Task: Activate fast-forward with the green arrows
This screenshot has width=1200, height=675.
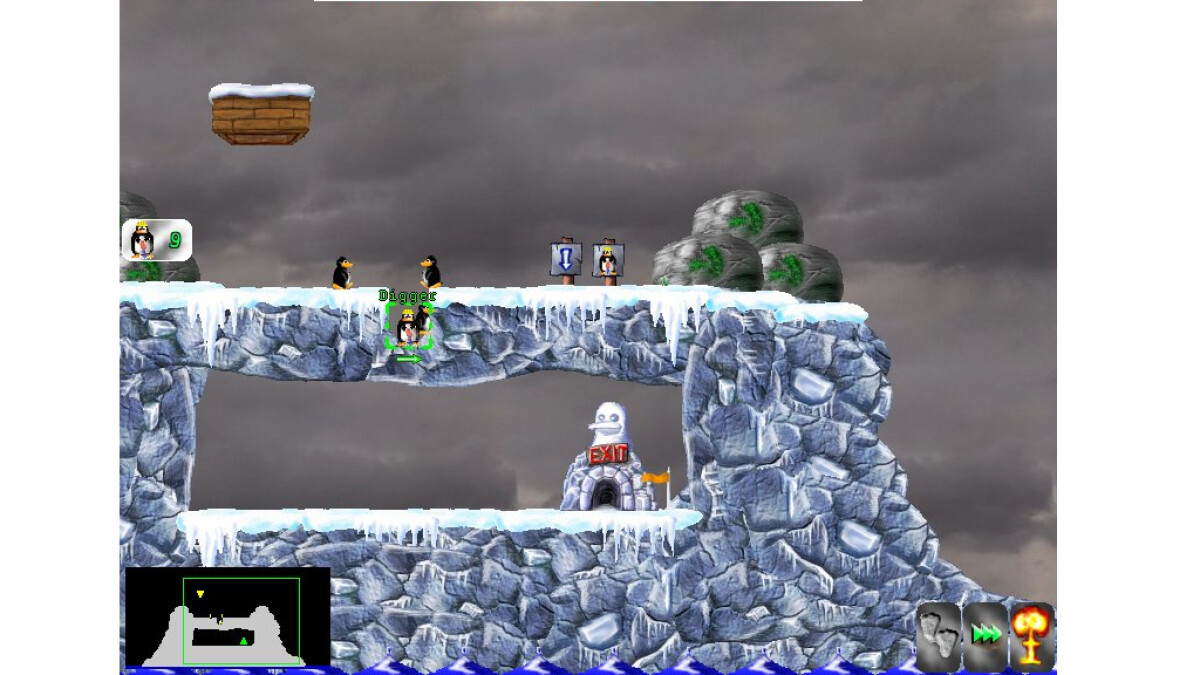Action: click(x=986, y=636)
